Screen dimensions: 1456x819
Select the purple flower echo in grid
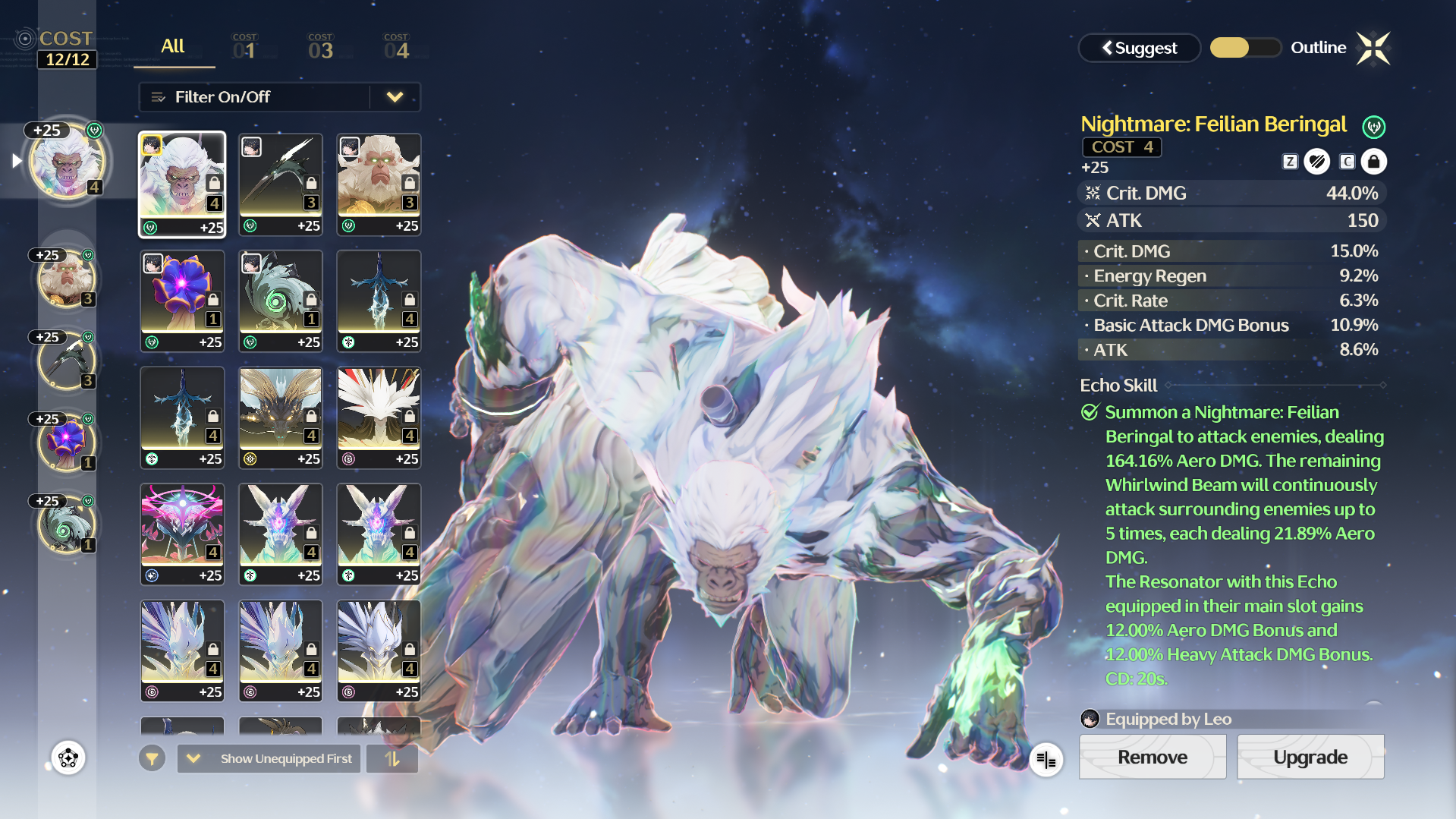pos(182,301)
